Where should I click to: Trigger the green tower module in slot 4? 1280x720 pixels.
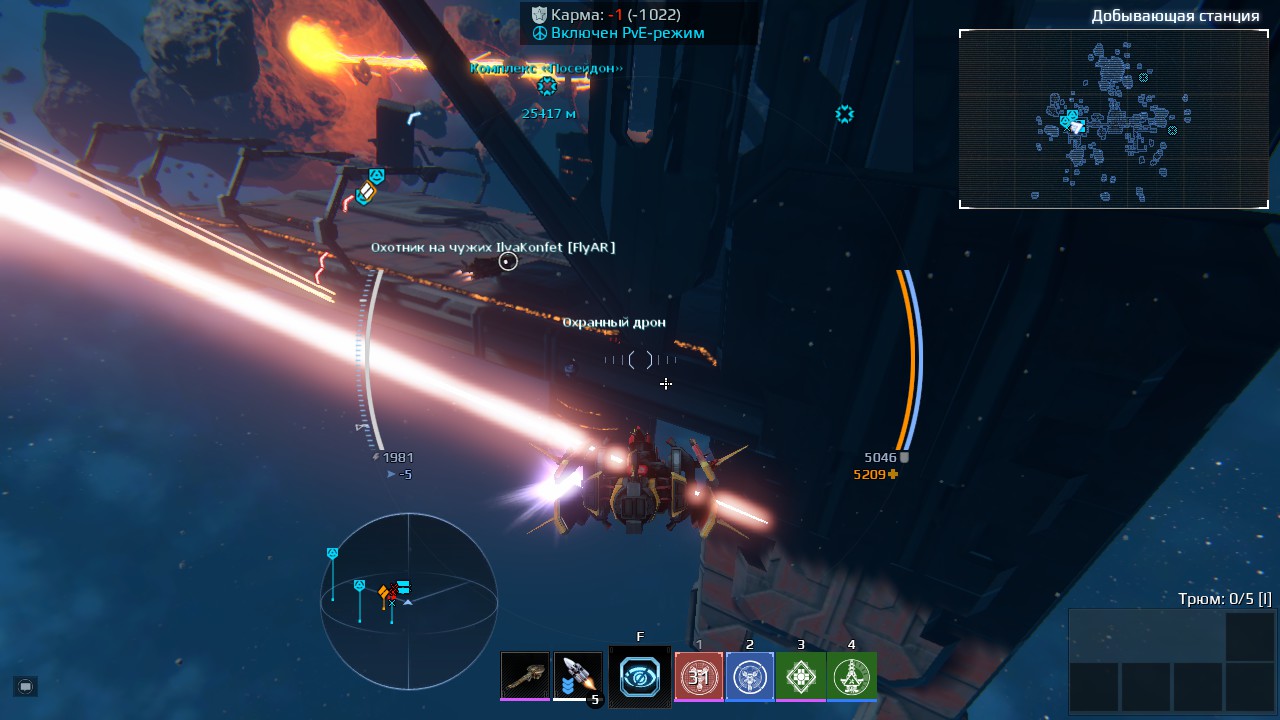(852, 676)
